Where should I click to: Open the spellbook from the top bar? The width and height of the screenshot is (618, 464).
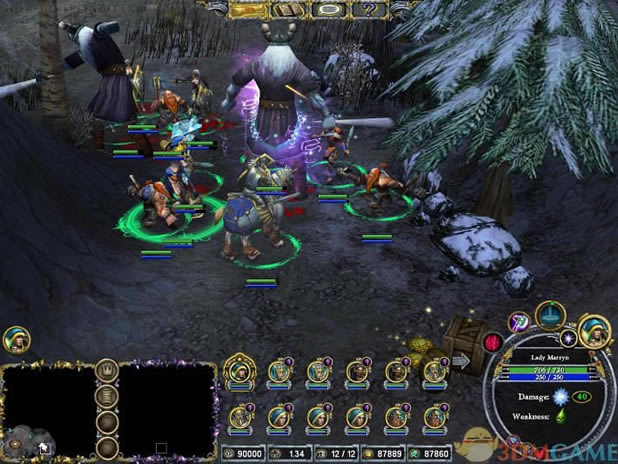(291, 8)
